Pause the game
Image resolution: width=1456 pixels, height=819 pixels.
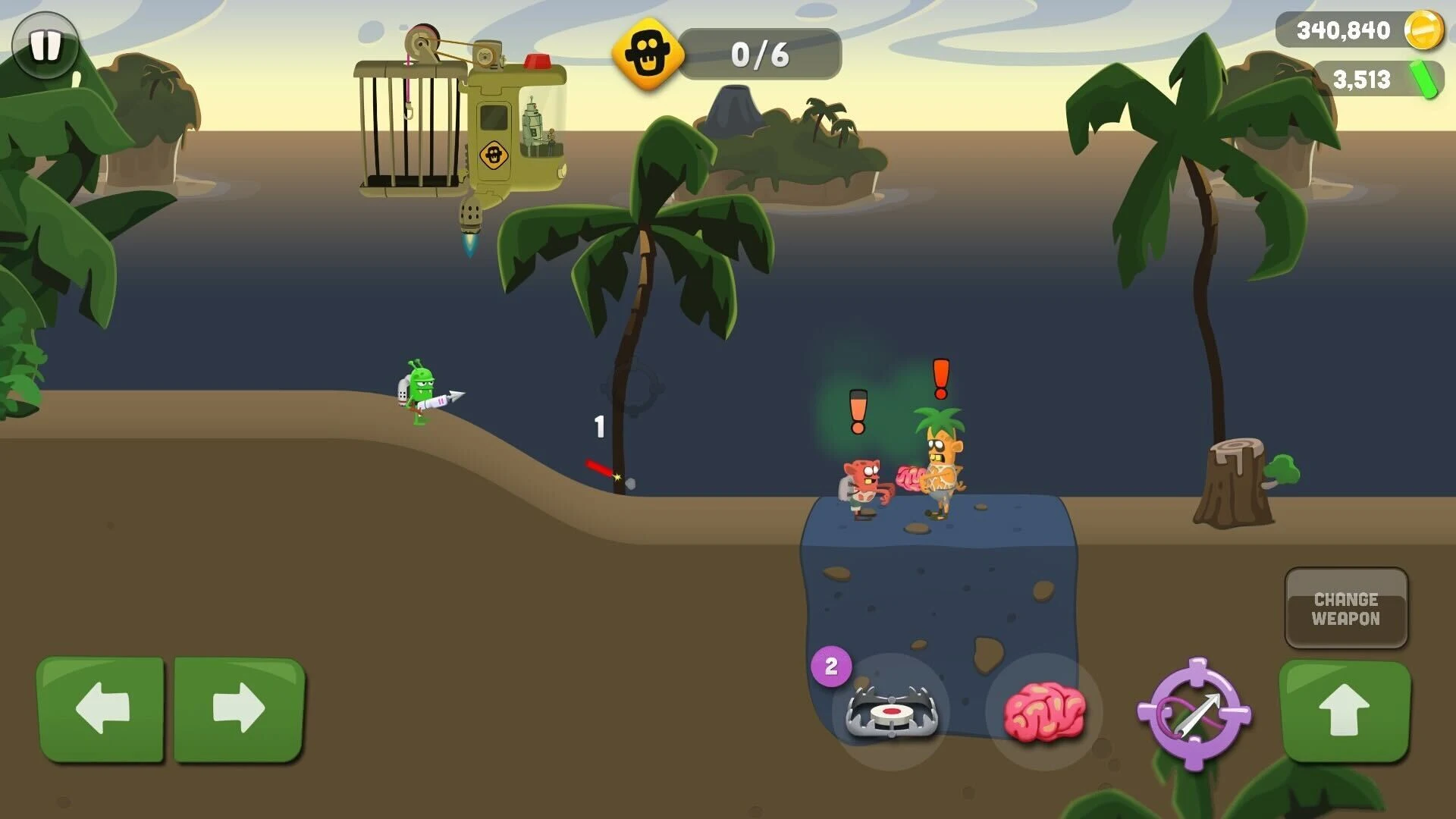(x=45, y=45)
